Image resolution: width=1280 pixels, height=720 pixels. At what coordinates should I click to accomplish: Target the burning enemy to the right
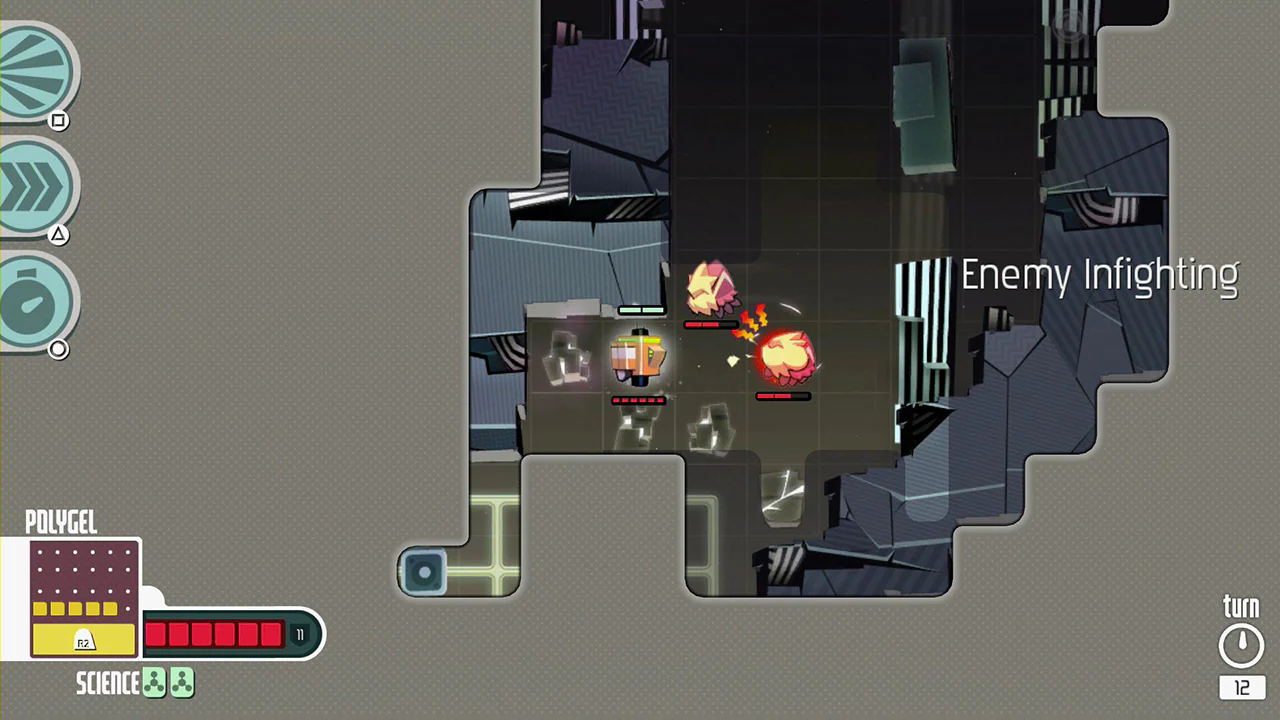787,355
